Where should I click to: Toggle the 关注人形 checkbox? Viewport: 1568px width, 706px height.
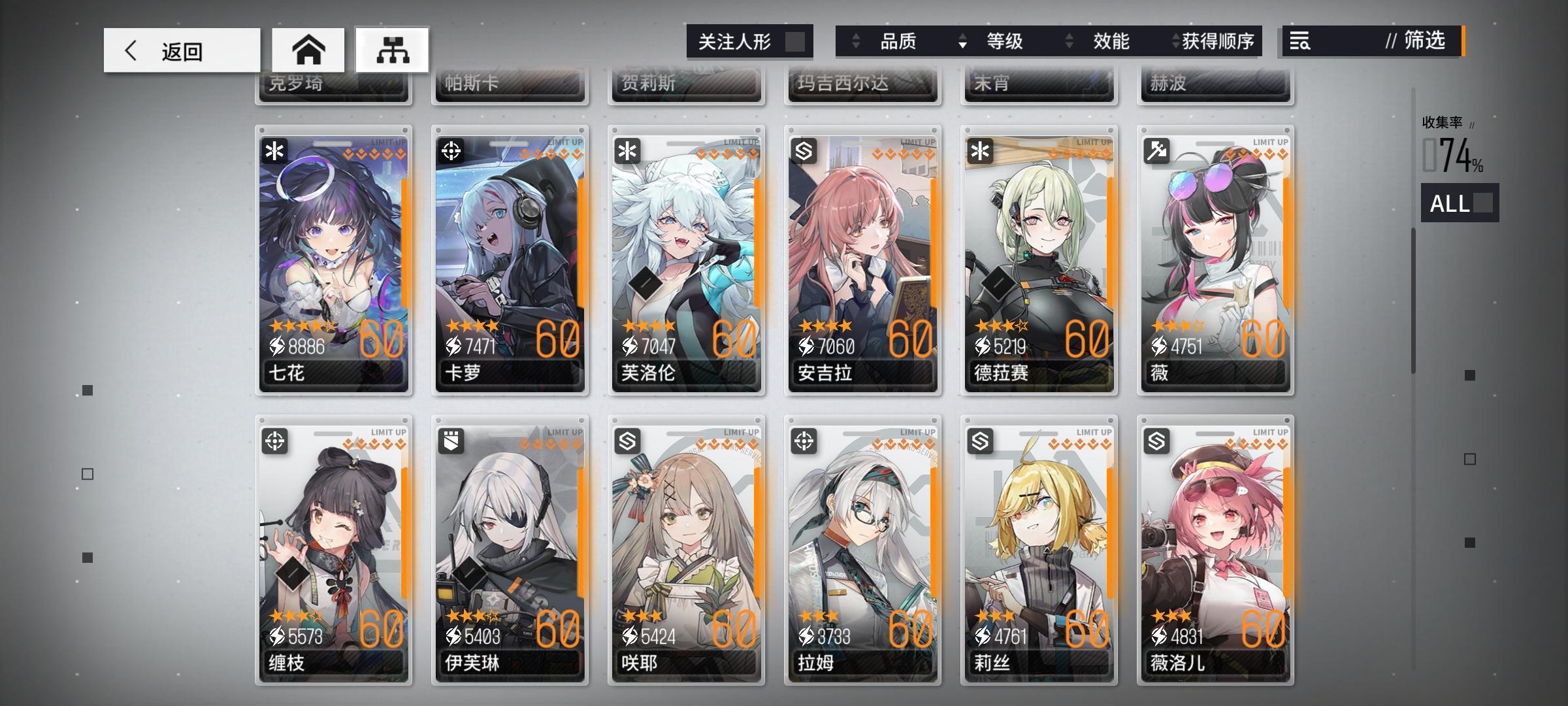(792, 41)
